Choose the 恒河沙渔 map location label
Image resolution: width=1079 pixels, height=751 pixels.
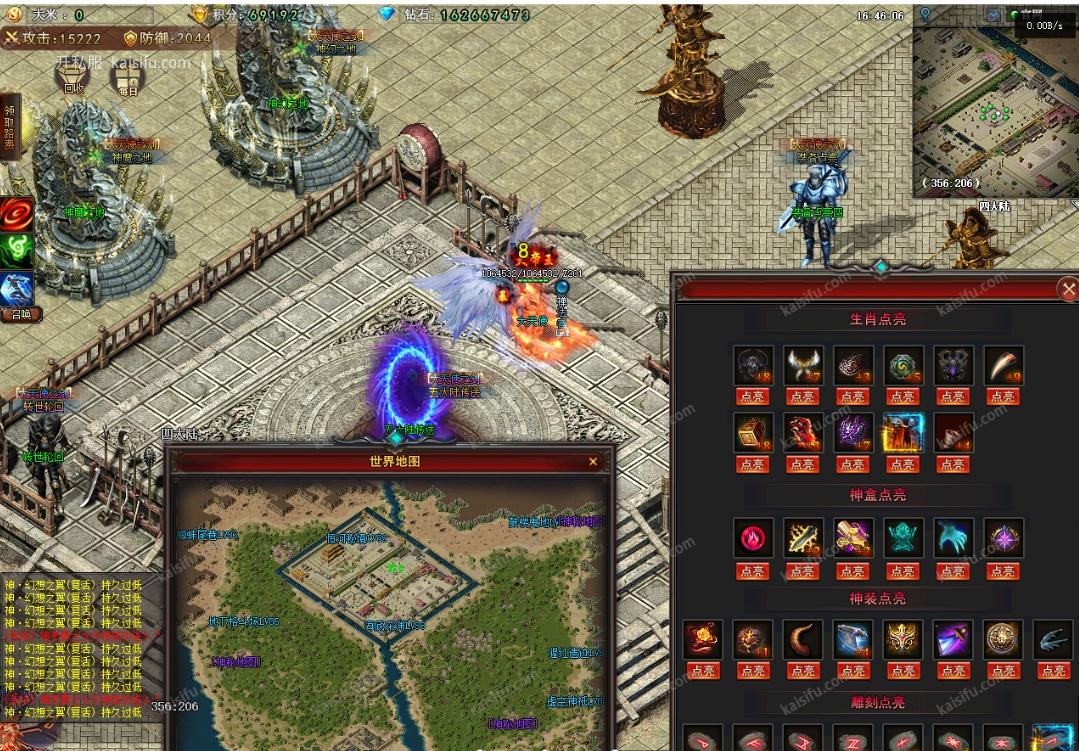(356, 538)
